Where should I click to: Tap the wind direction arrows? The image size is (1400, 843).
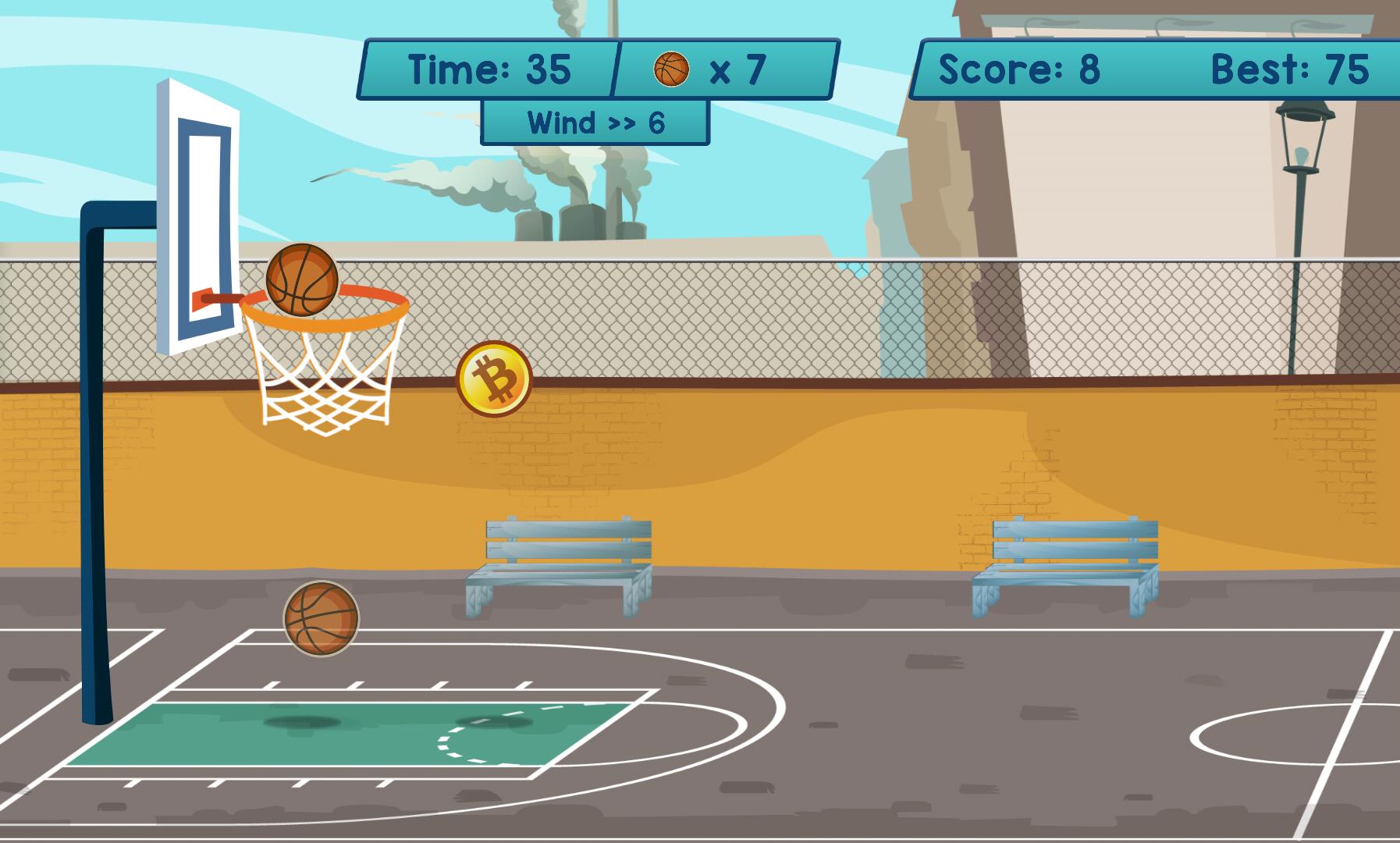pos(620,123)
